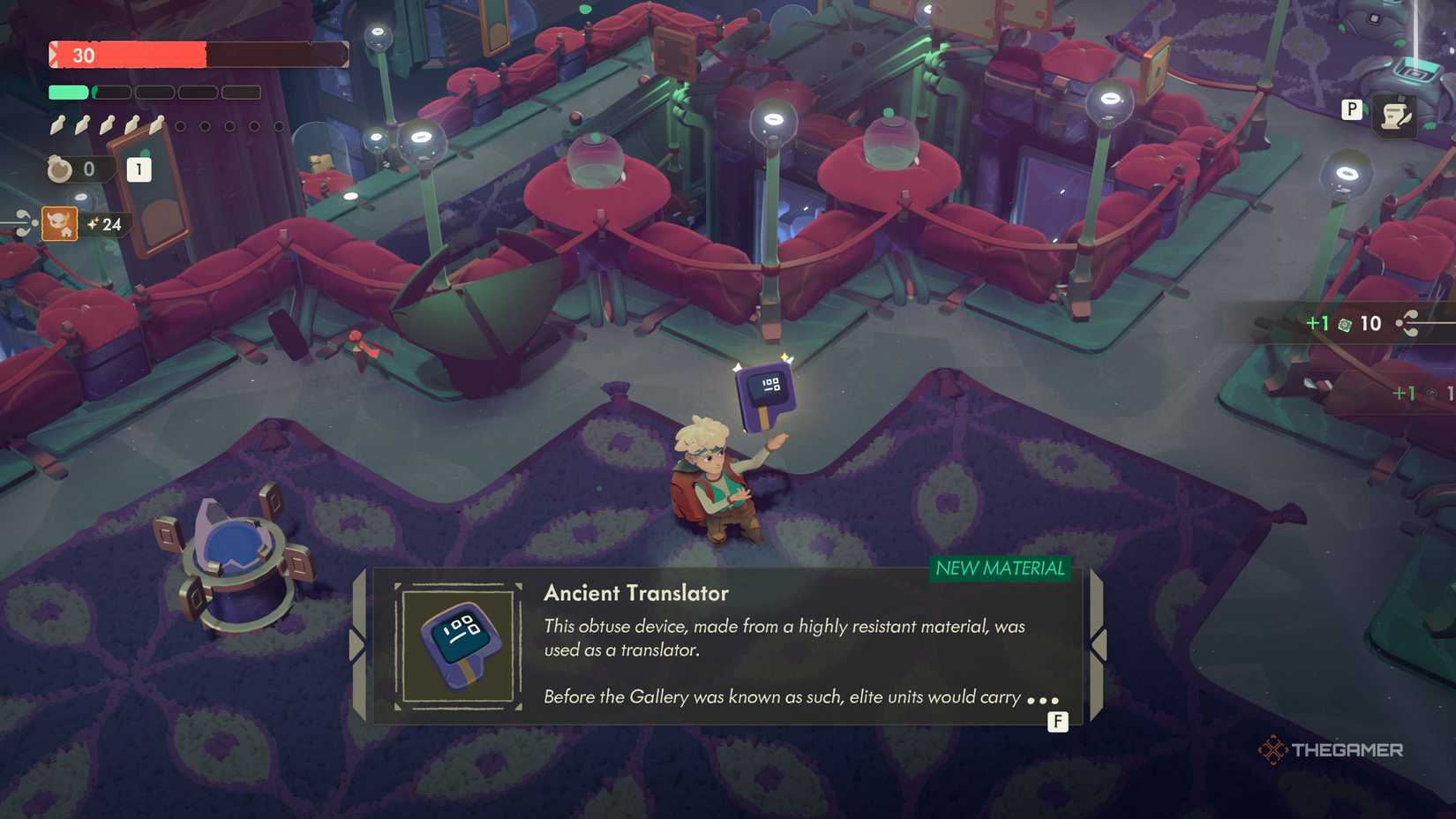
Task: Expand the truncated description via the ellipsis
Action: (1043, 698)
